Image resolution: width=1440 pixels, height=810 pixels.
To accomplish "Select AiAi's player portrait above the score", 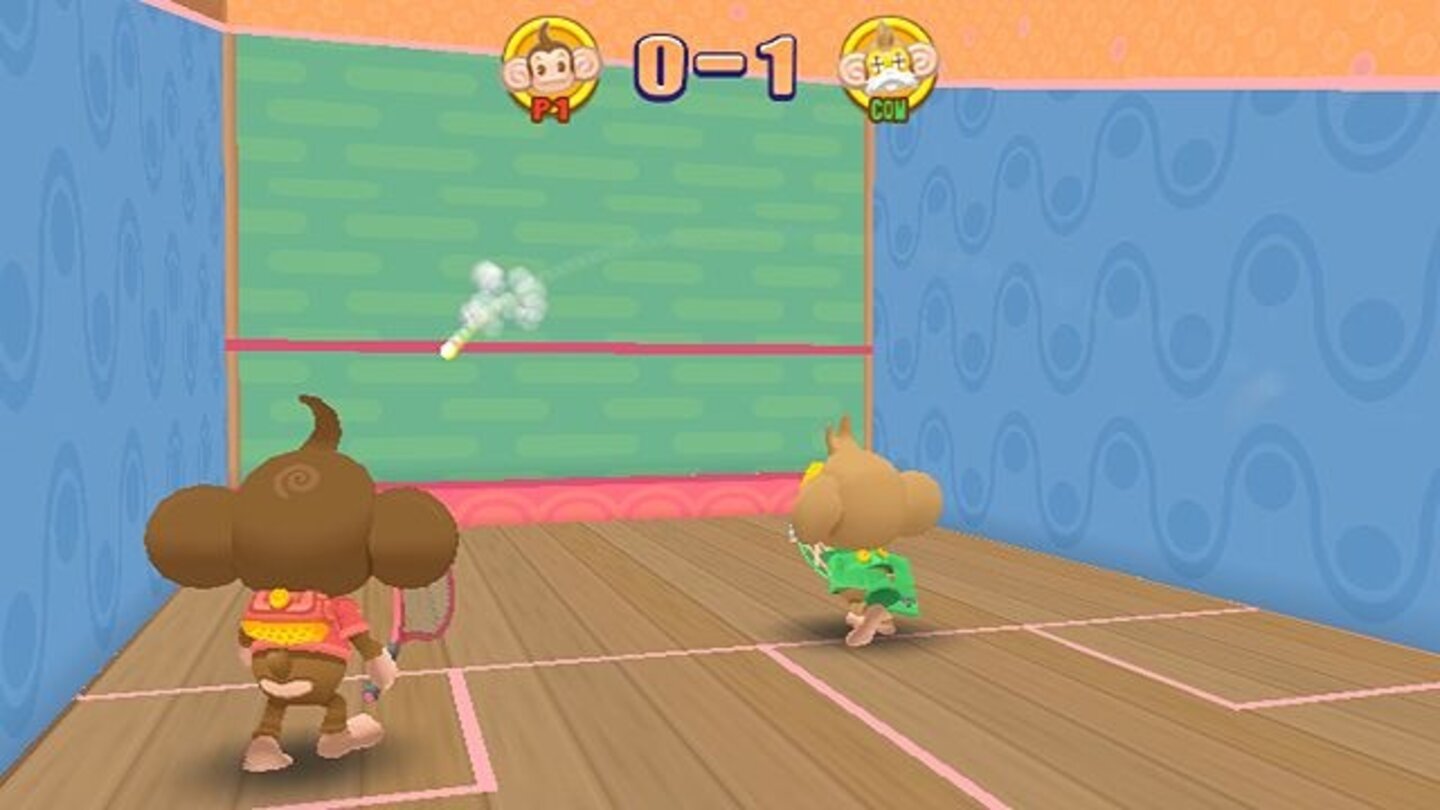I will (551, 65).
